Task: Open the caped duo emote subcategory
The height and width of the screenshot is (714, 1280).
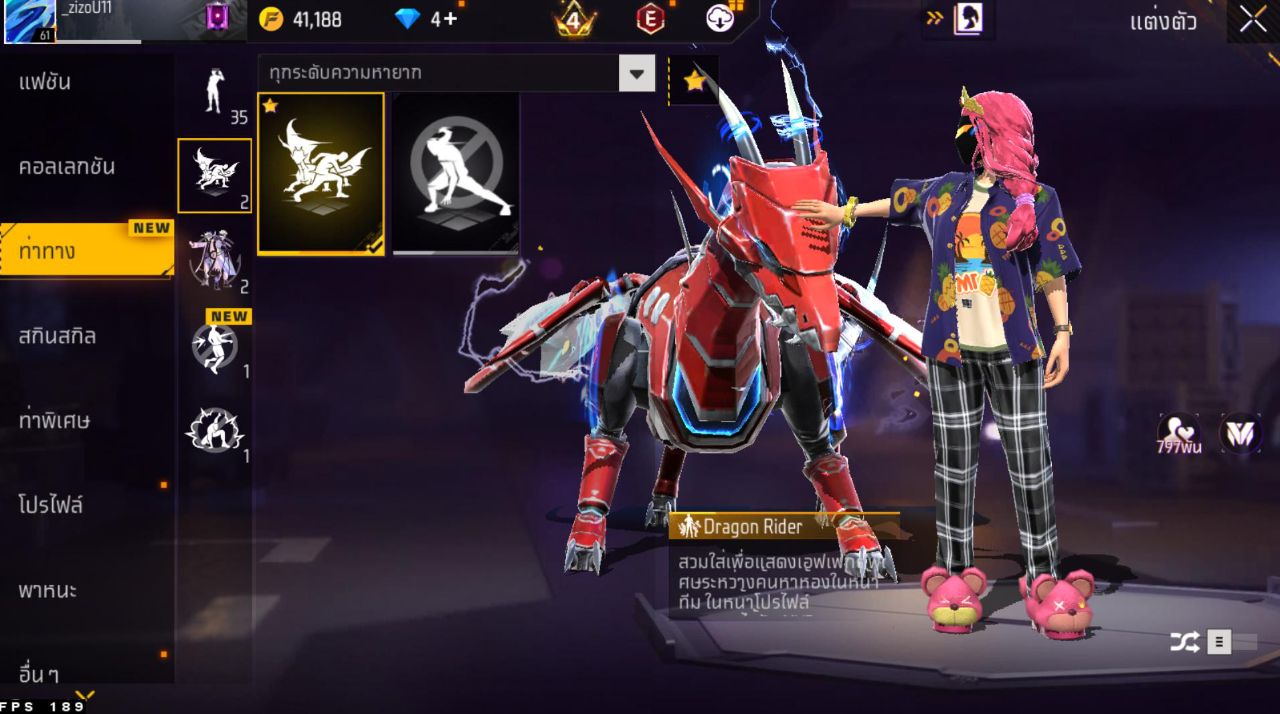Action: tap(214, 260)
